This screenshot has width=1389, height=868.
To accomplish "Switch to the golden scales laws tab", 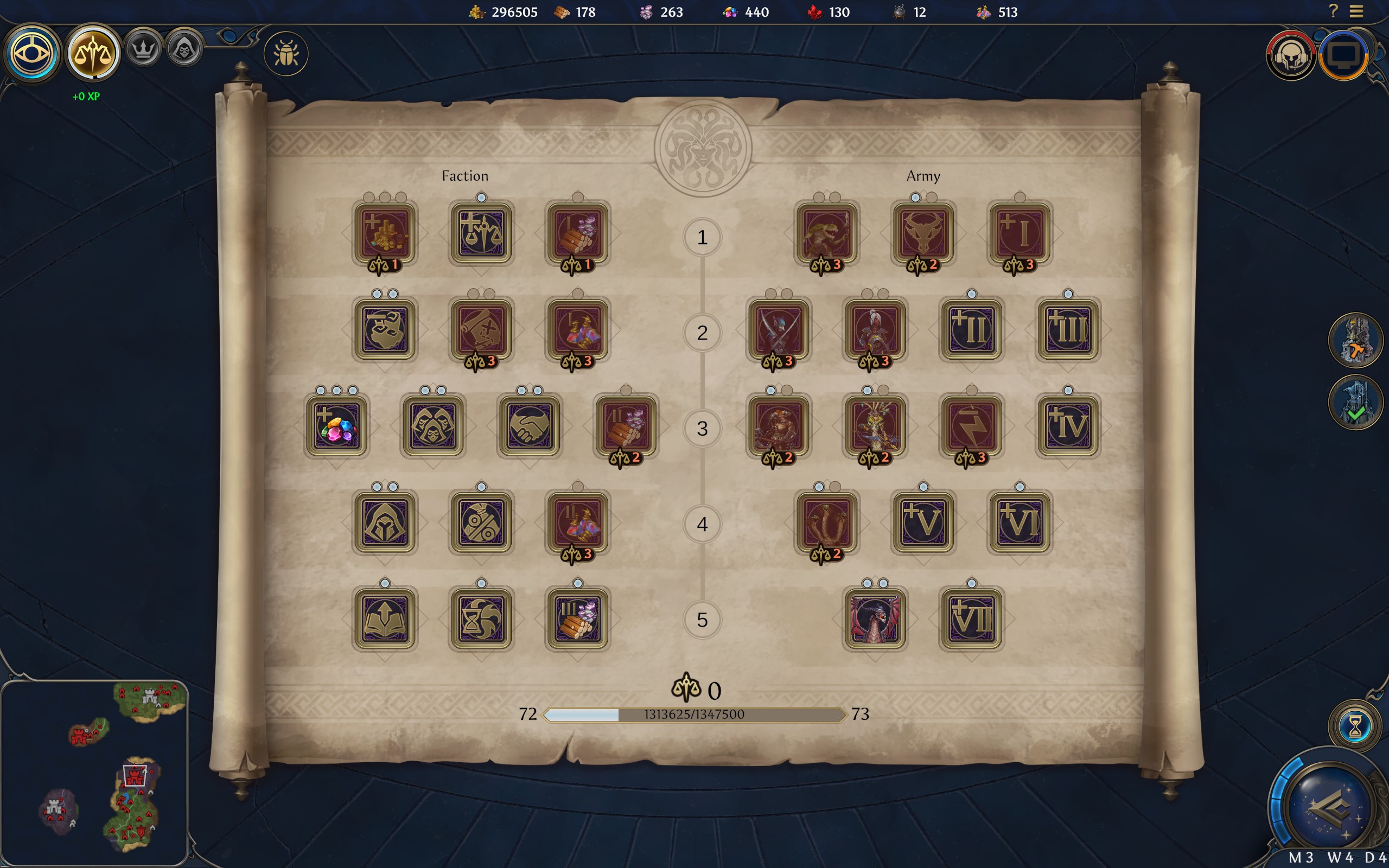I will [92, 53].
